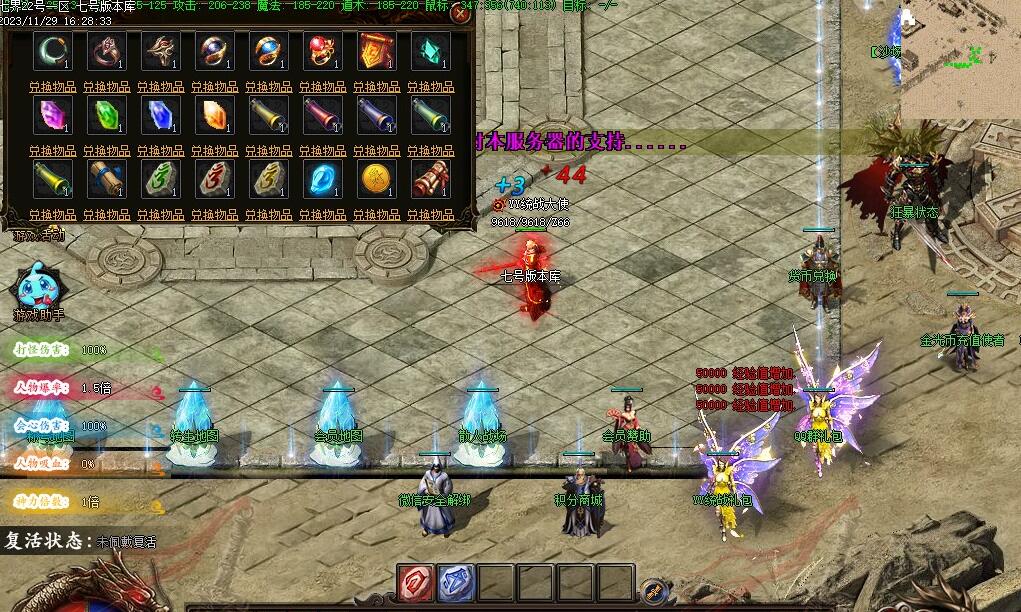Select the red bundled scroll item

point(430,179)
